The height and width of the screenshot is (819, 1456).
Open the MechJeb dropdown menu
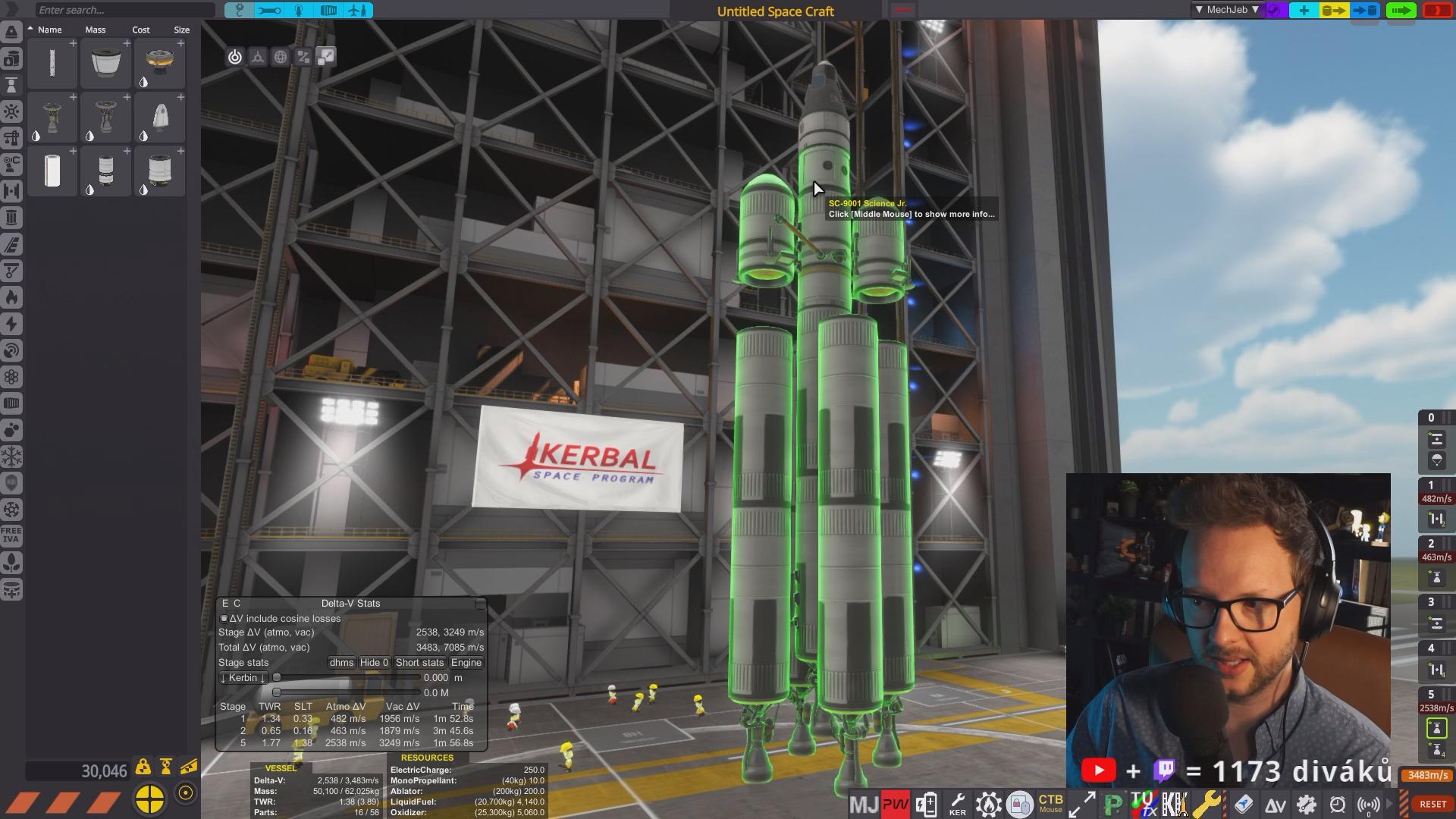(x=1226, y=10)
